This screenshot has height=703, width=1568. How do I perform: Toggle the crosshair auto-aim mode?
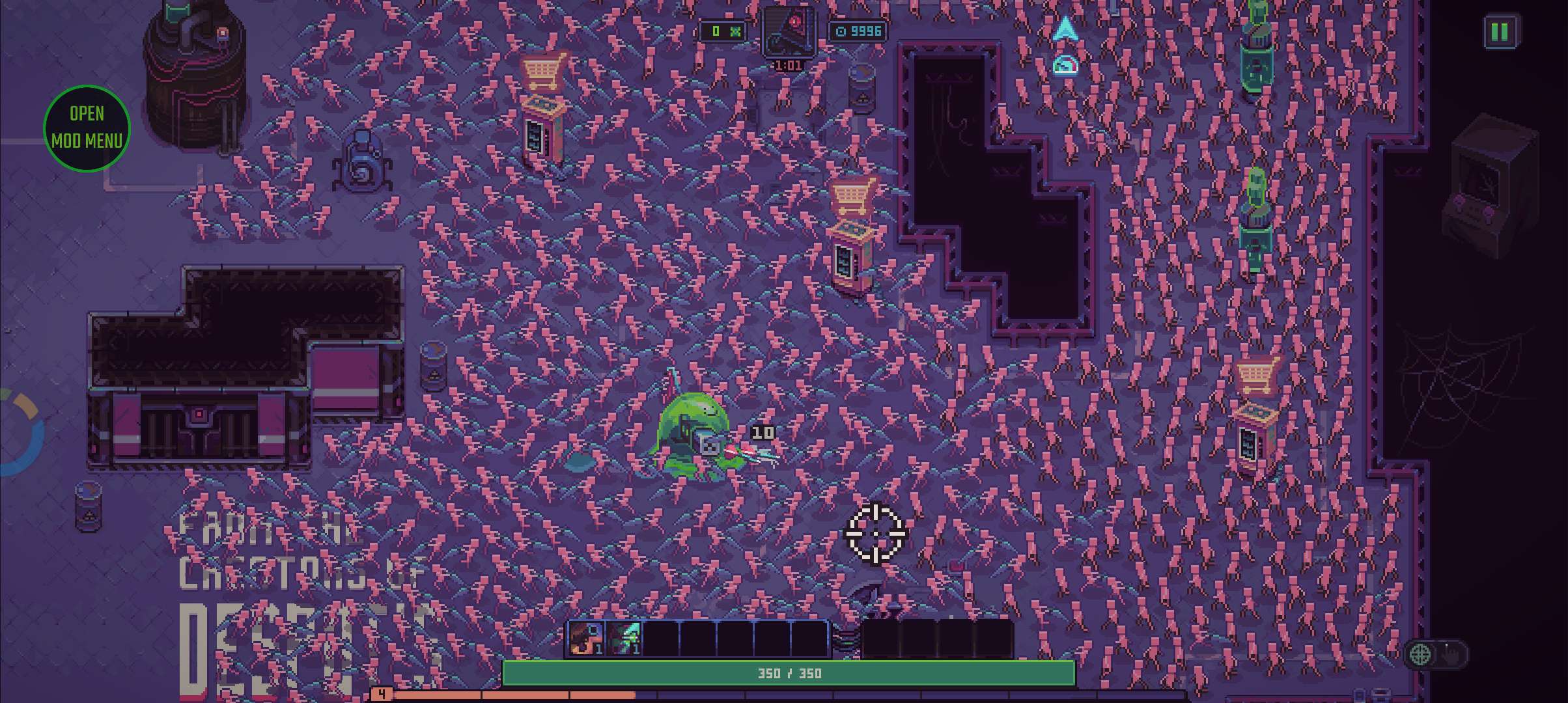[x=1421, y=654]
